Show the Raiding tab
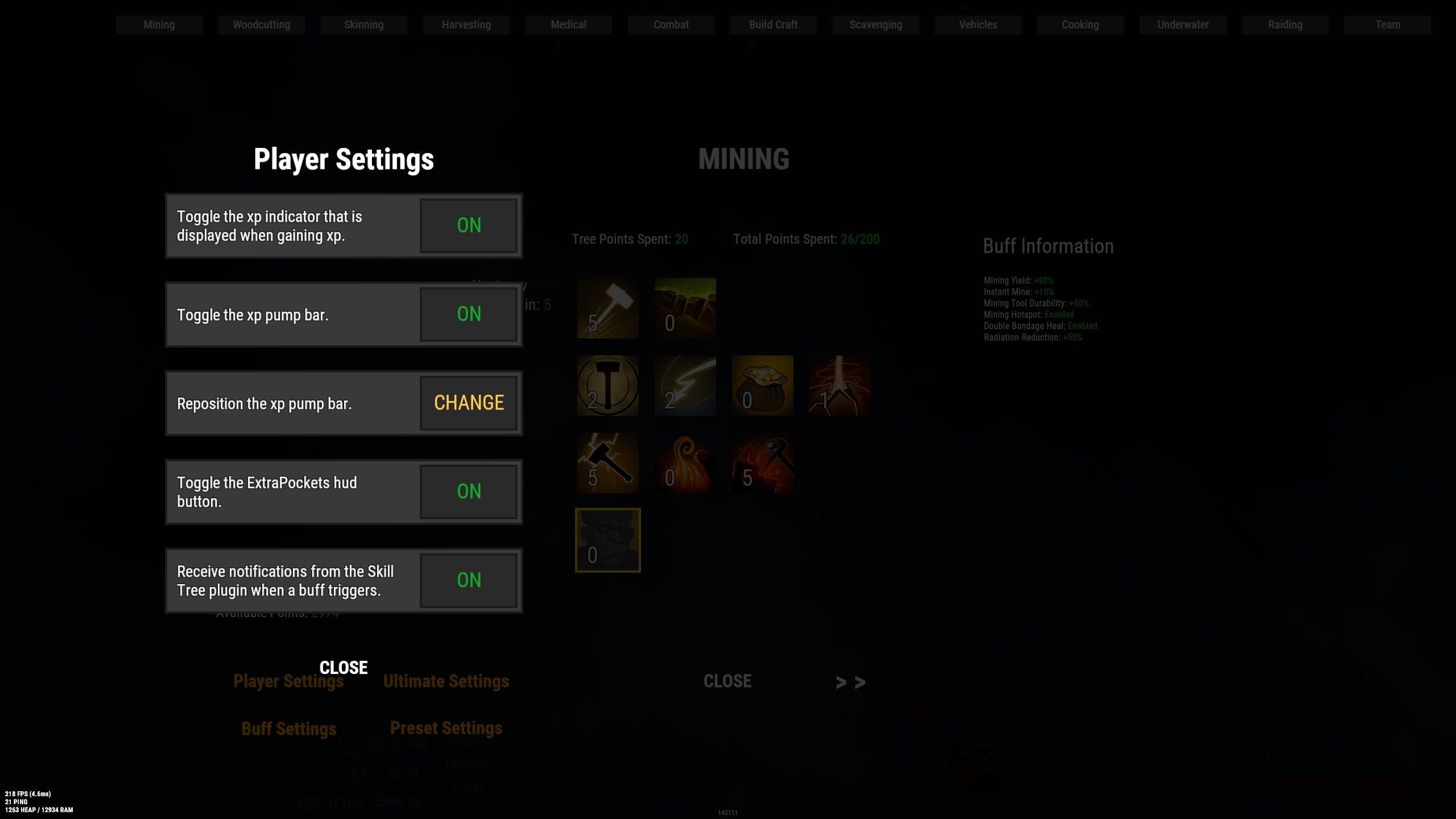The width and height of the screenshot is (1456, 819). [x=1285, y=25]
